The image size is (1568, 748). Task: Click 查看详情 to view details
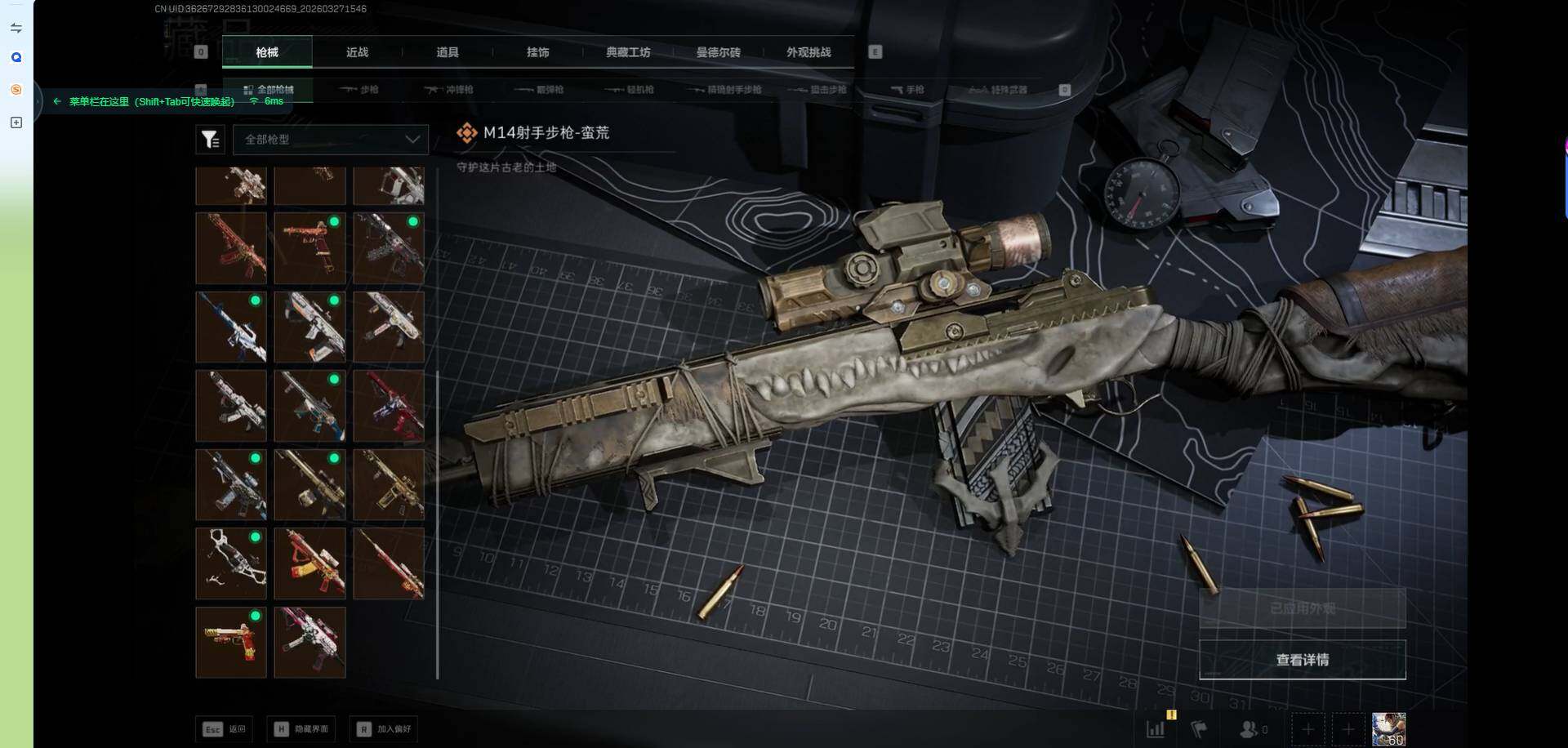1302,660
